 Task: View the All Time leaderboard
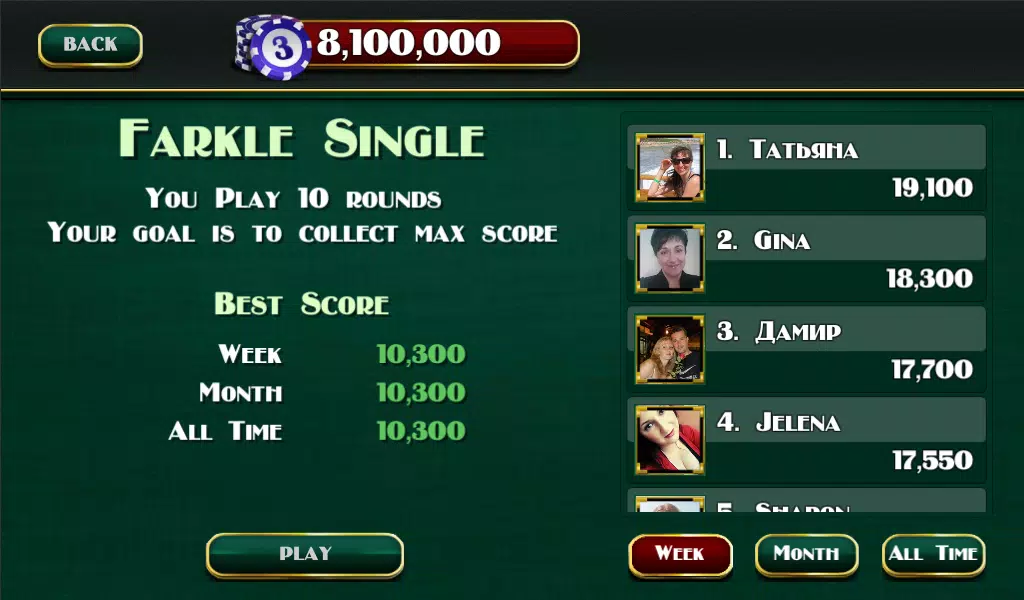pos(934,554)
